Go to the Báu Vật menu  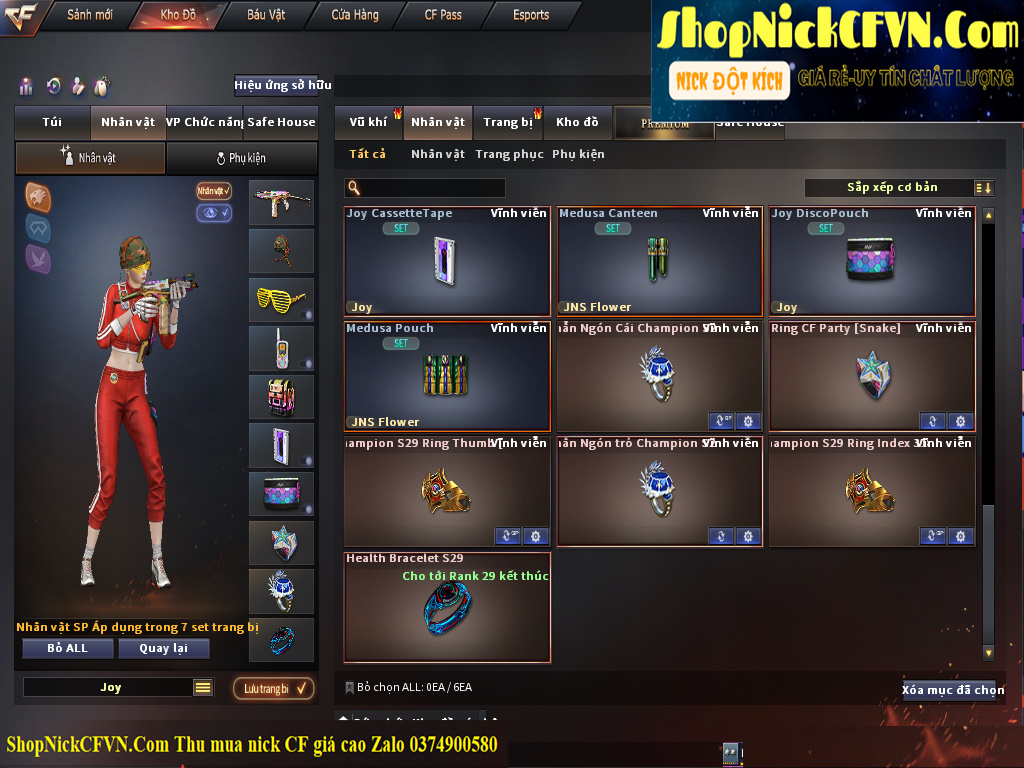click(x=266, y=15)
